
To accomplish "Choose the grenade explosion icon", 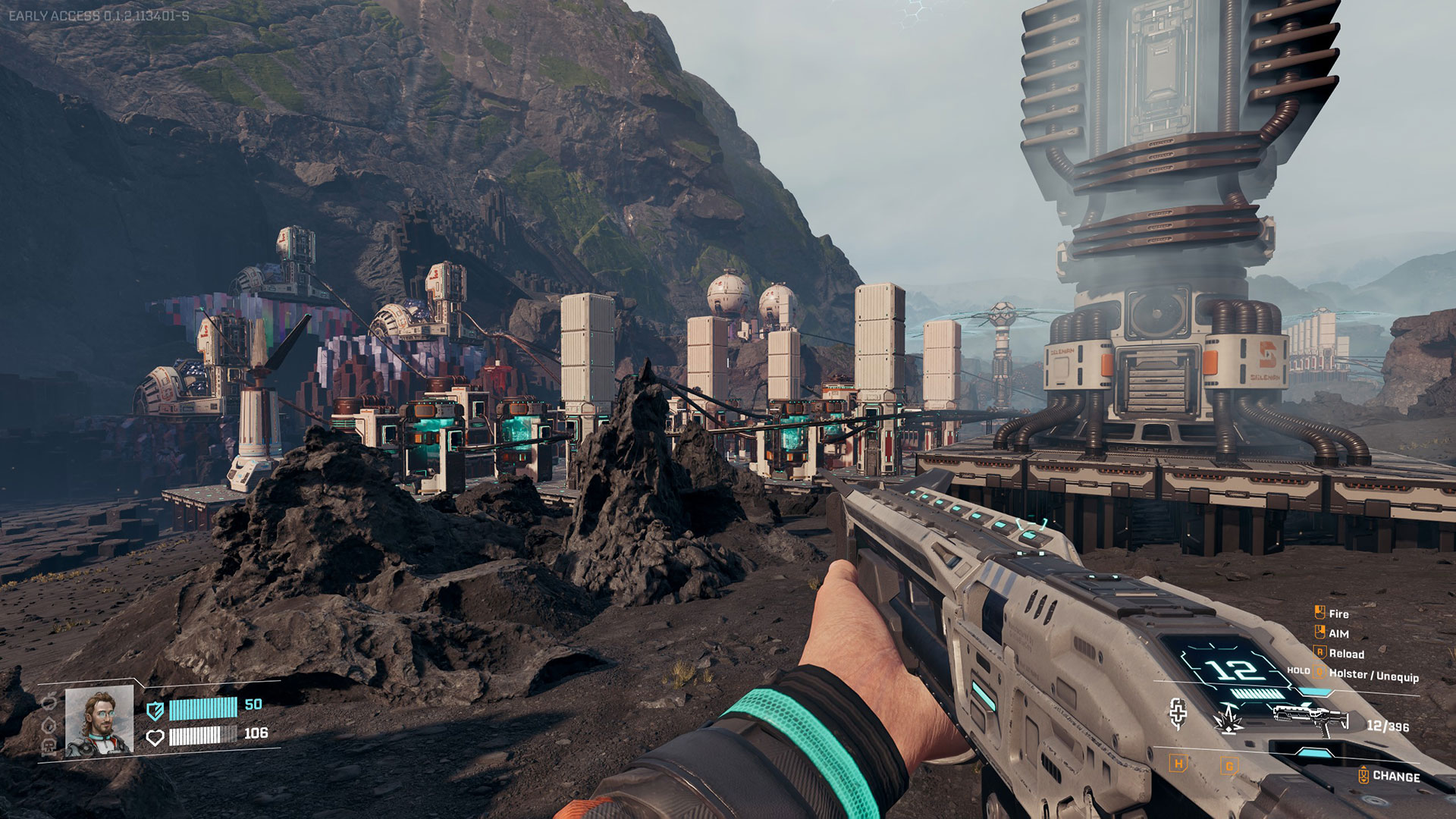I will (1228, 717).
